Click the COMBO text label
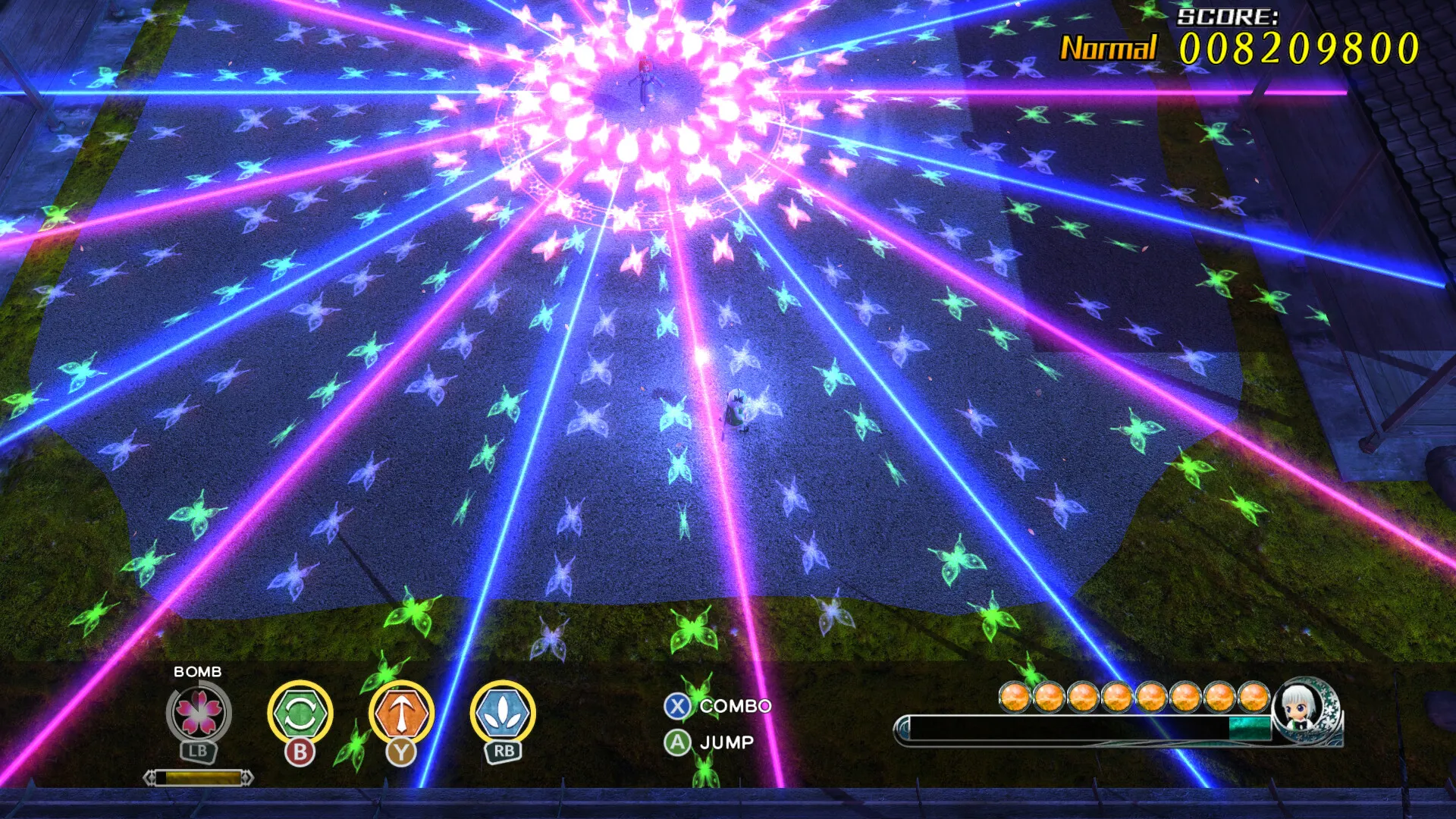Viewport: 1456px width, 819px height. click(734, 705)
